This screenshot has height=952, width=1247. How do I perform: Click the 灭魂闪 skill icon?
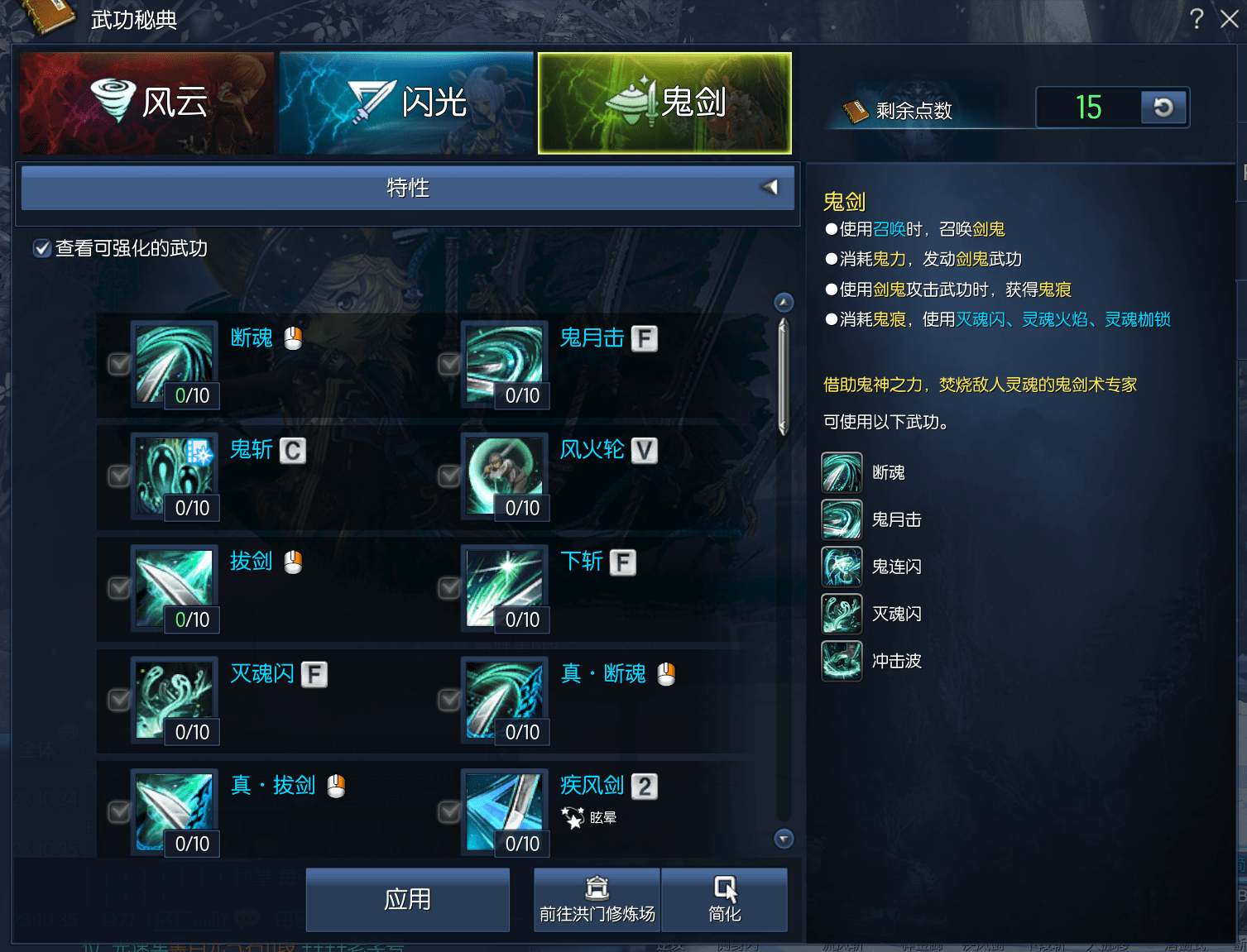[x=174, y=700]
